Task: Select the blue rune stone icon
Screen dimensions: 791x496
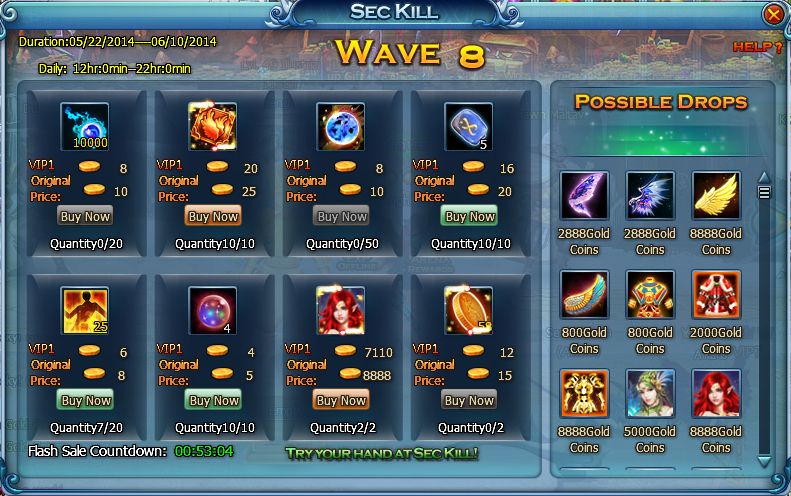Action: [469, 126]
